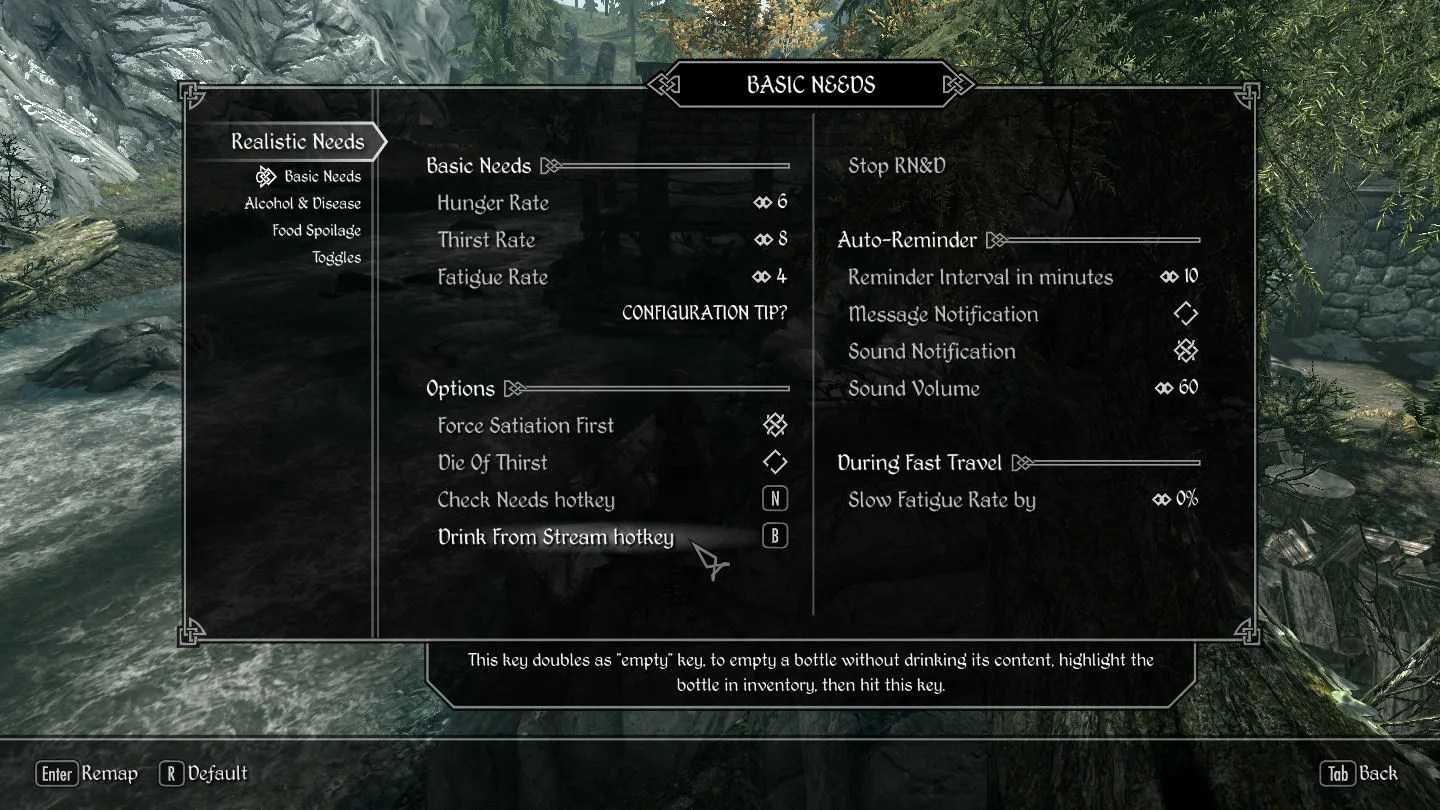Open the Food Spoilage page
Image resolution: width=1440 pixels, height=810 pixels.
pos(316,231)
